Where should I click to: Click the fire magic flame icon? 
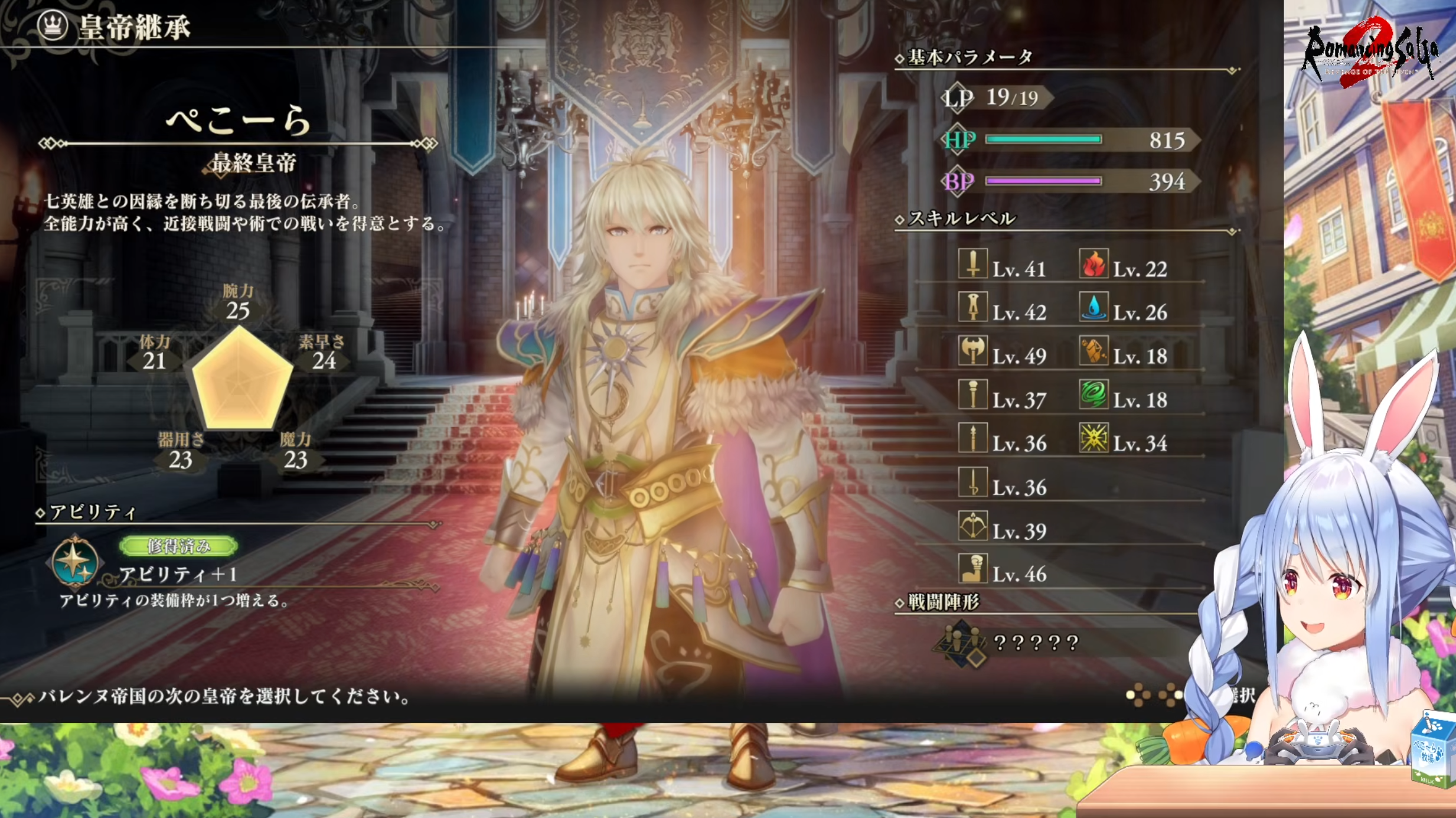(x=1093, y=264)
